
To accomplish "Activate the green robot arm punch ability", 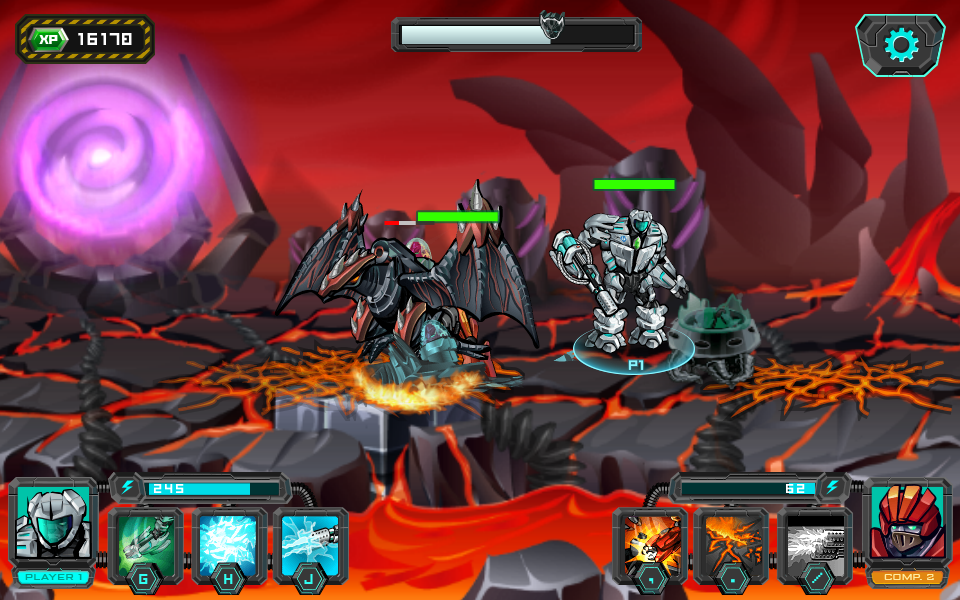I will pos(146,545).
